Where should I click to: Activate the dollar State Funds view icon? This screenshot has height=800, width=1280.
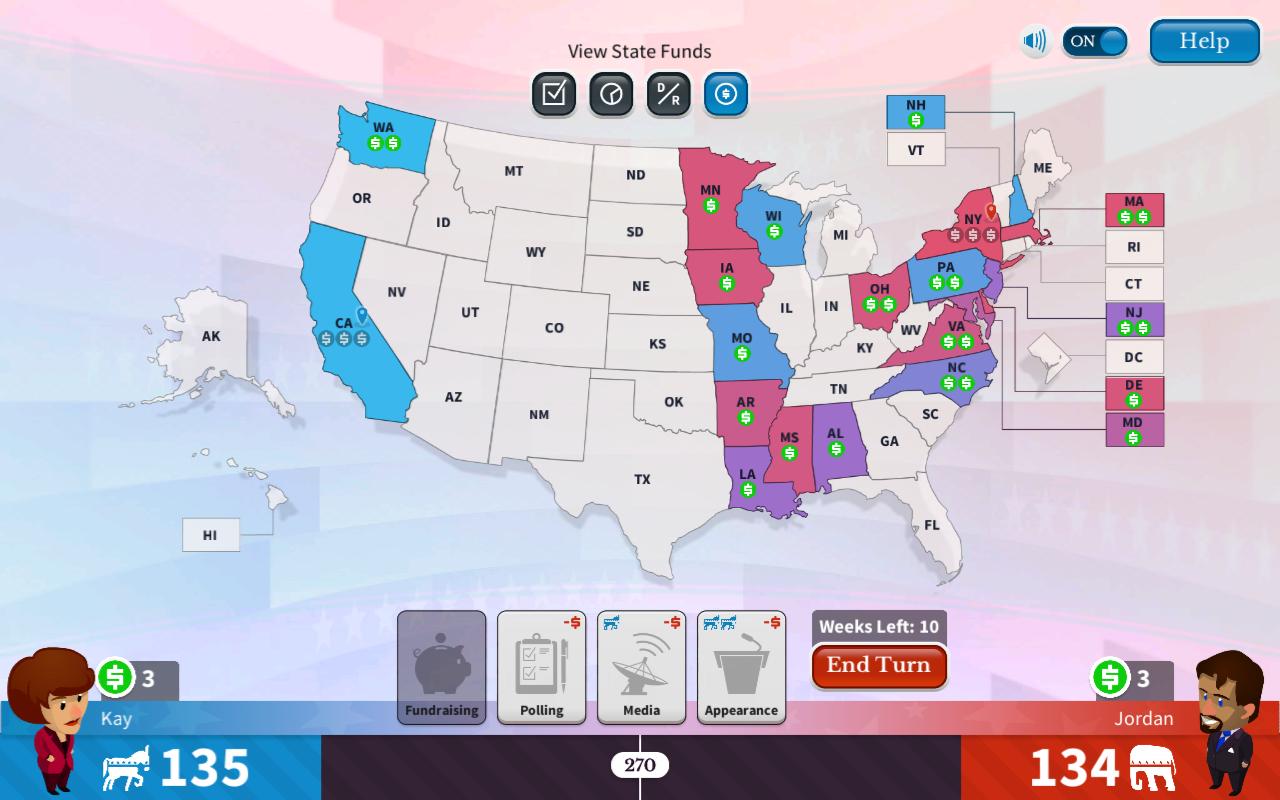[x=726, y=95]
